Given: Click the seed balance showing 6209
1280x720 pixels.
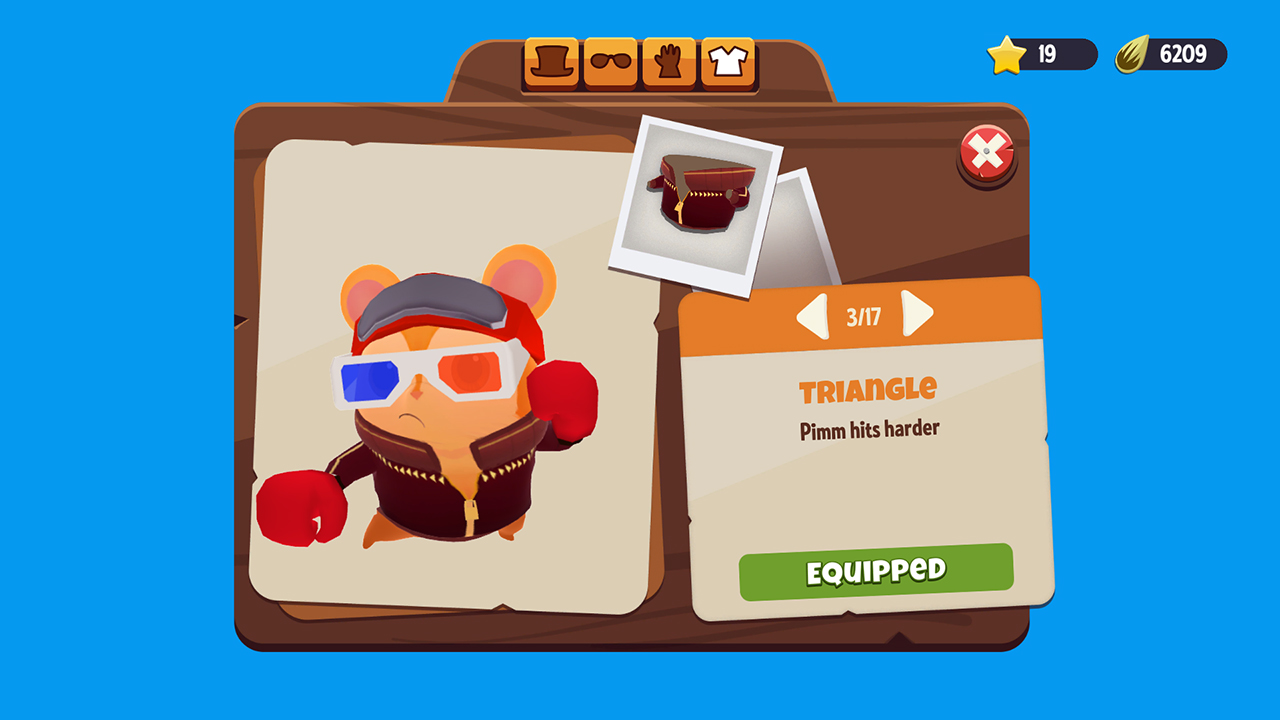Looking at the screenshot, I should pyautogui.click(x=1185, y=55).
